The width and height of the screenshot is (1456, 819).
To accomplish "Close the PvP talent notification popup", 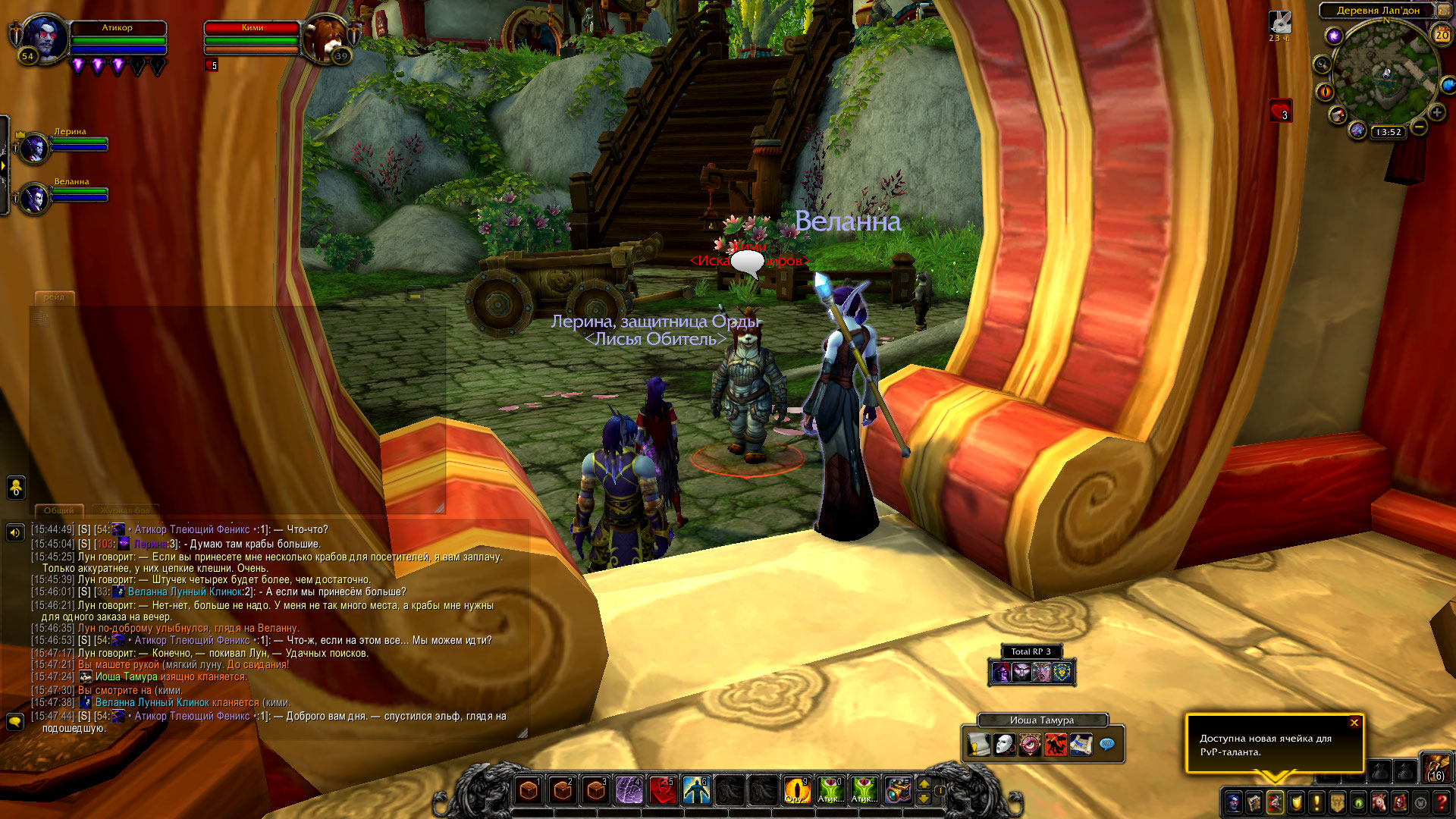I will pyautogui.click(x=1354, y=723).
